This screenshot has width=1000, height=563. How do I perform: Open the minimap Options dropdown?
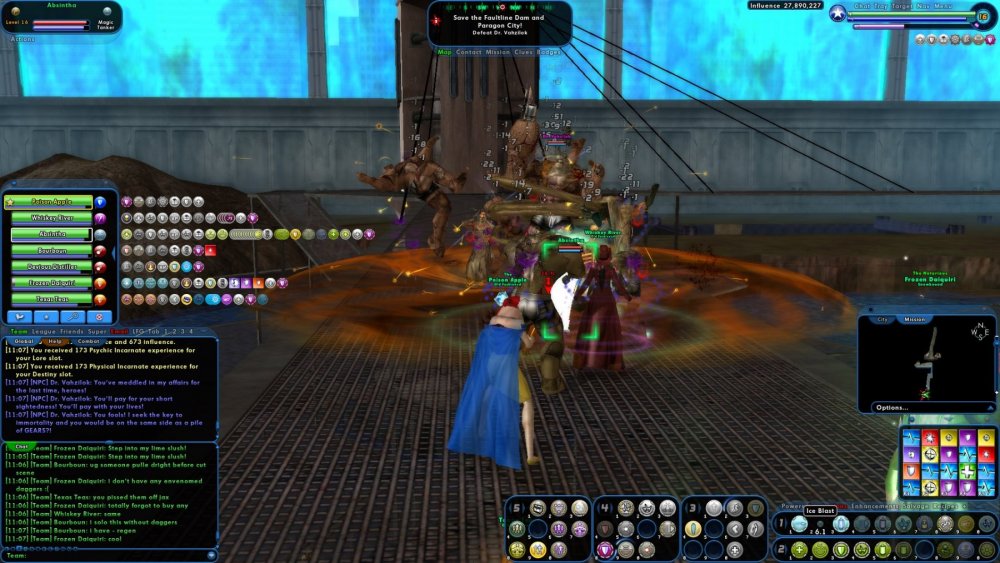[892, 407]
